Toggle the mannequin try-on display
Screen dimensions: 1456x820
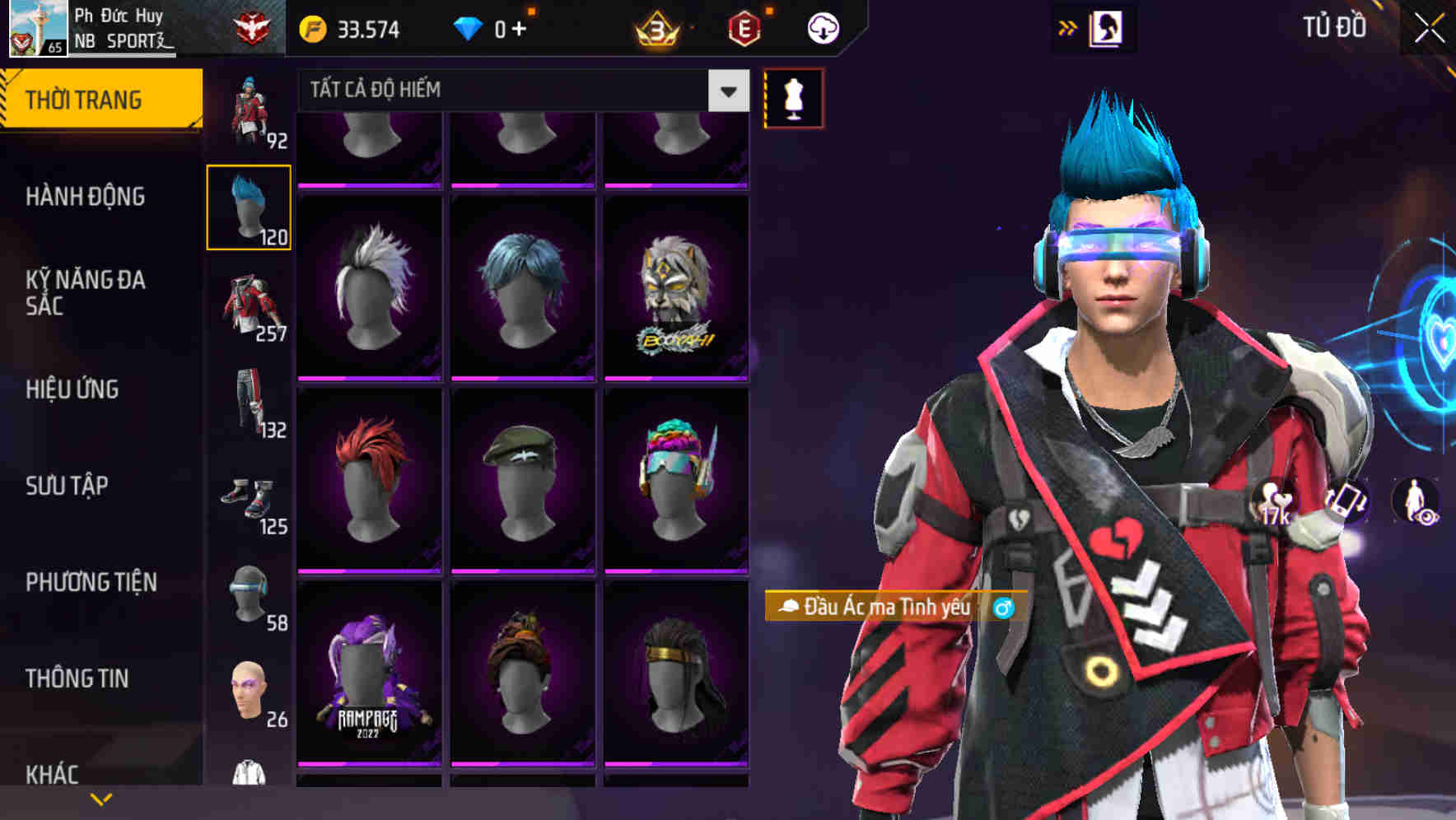click(793, 99)
